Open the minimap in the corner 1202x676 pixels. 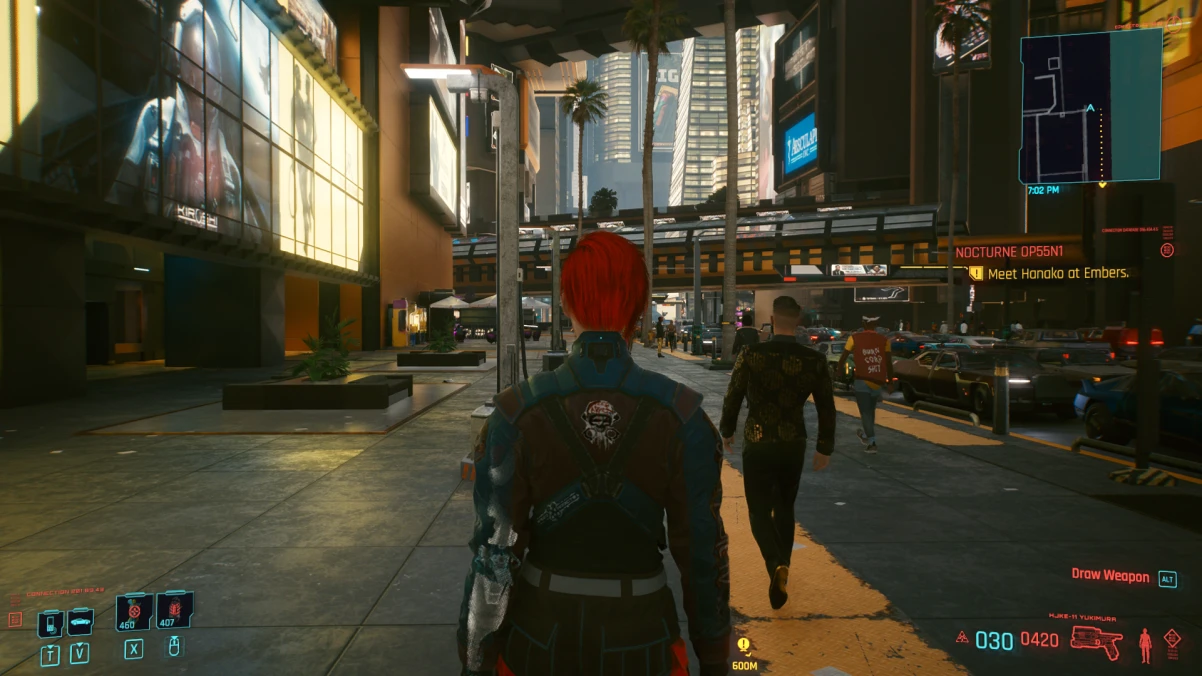(x=1090, y=106)
